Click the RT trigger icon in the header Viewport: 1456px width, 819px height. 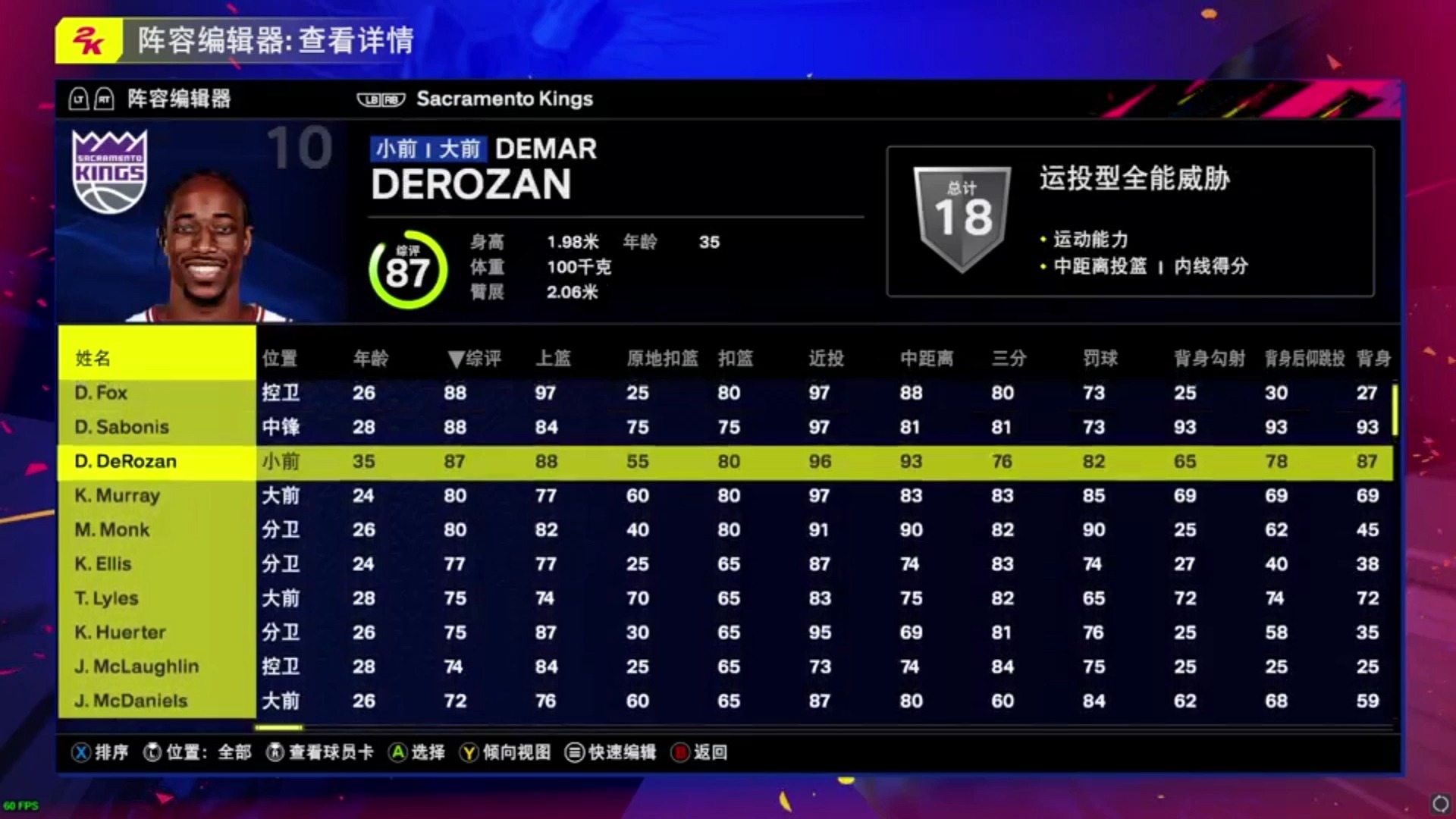[x=104, y=99]
